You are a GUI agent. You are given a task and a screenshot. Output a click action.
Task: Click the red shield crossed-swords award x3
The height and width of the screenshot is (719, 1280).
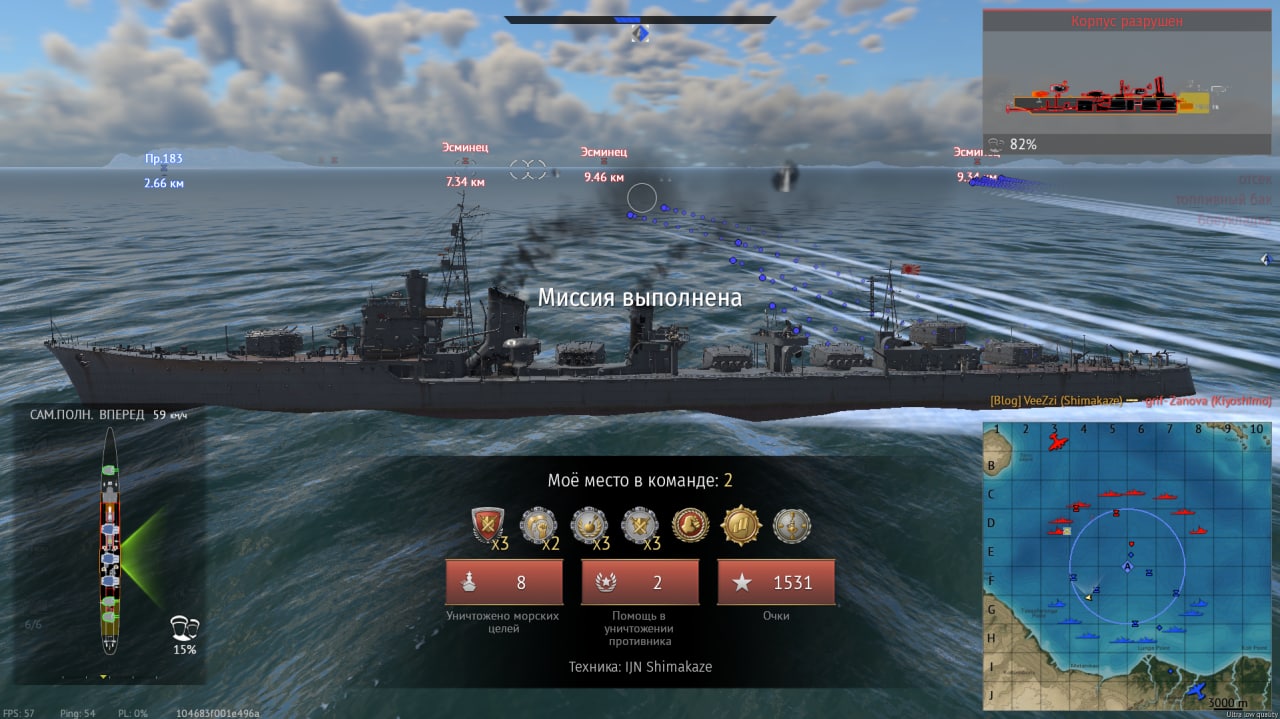point(488,525)
